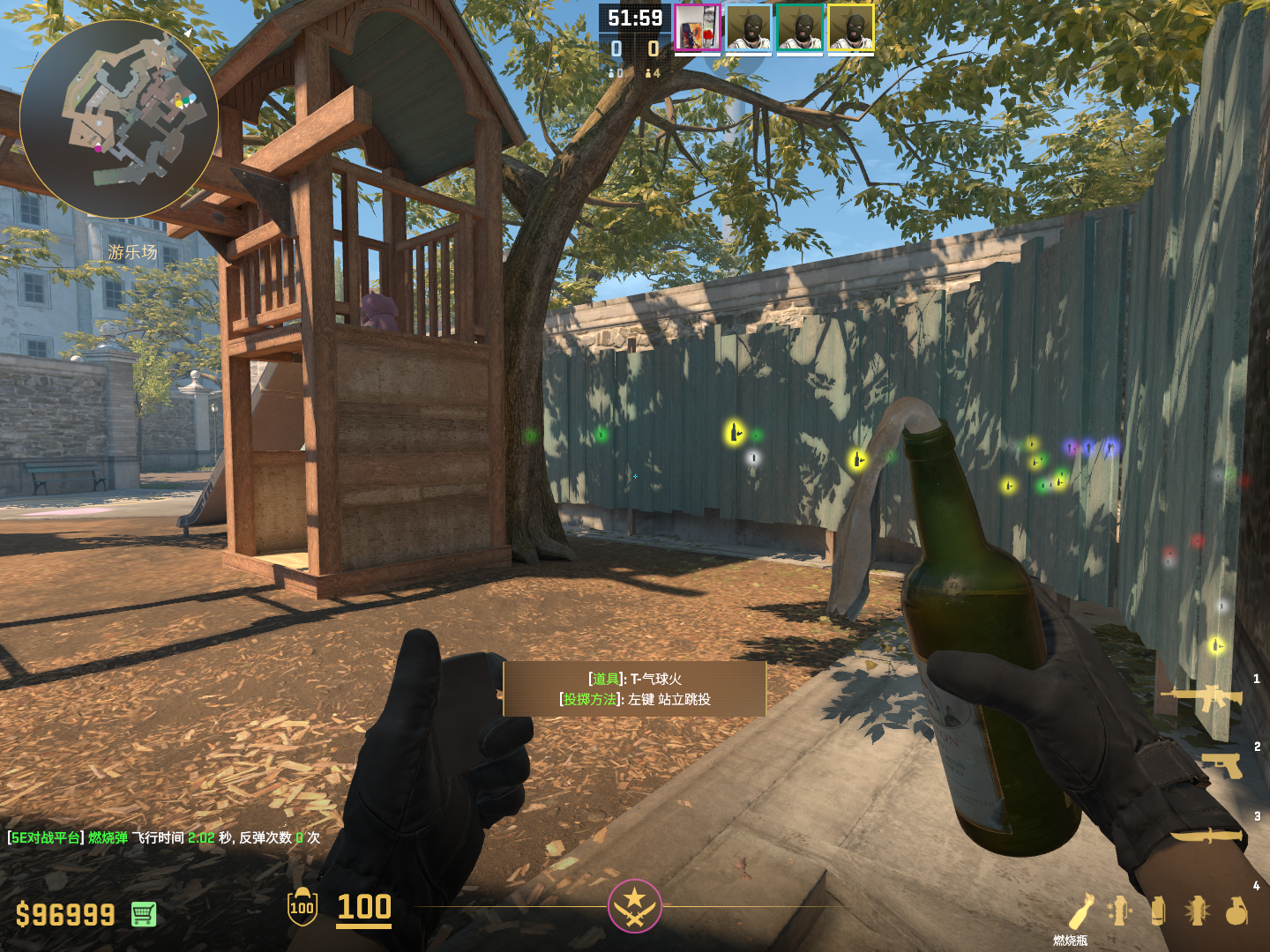The height and width of the screenshot is (952, 1270).
Task: Select the green-framed teammate avatar
Action: click(x=800, y=29)
